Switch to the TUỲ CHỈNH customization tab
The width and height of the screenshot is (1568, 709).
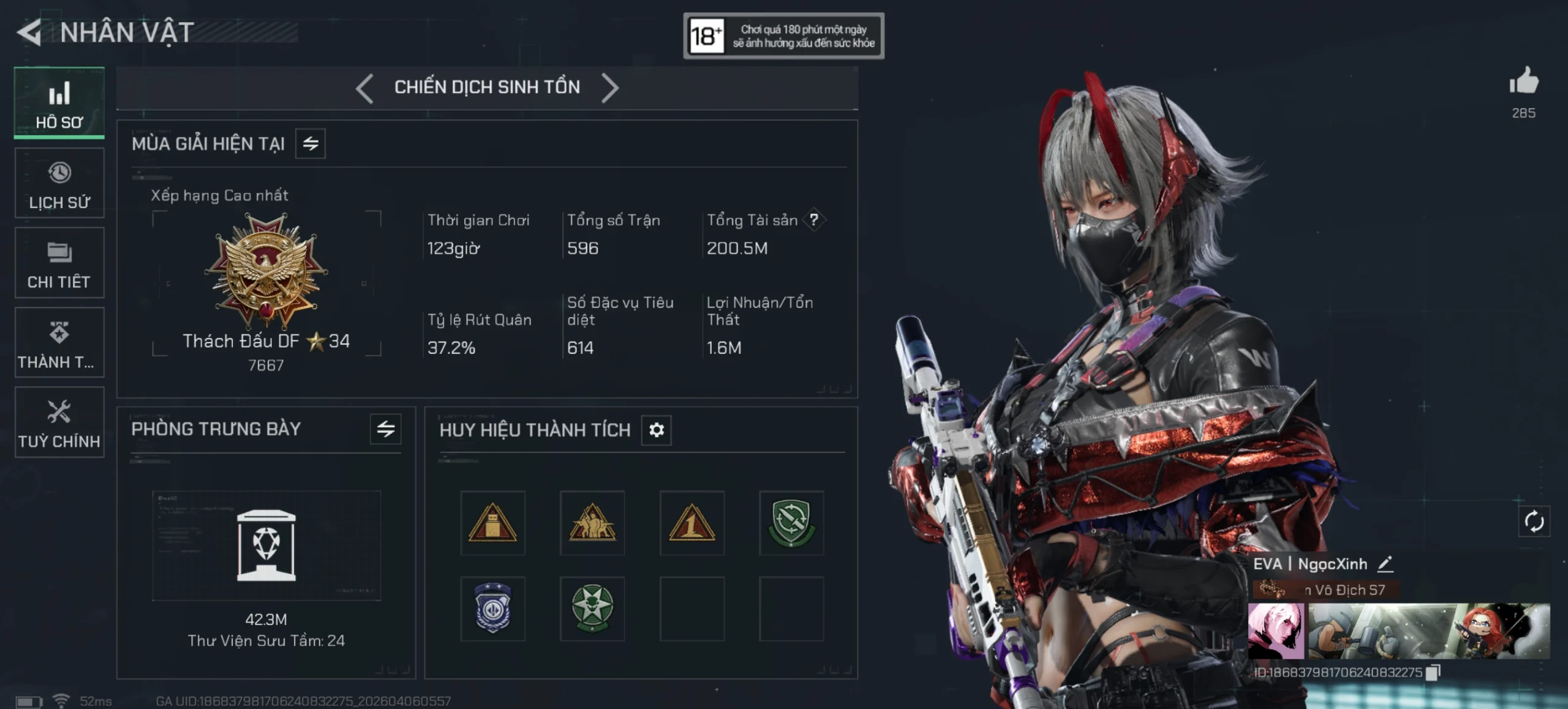point(59,422)
